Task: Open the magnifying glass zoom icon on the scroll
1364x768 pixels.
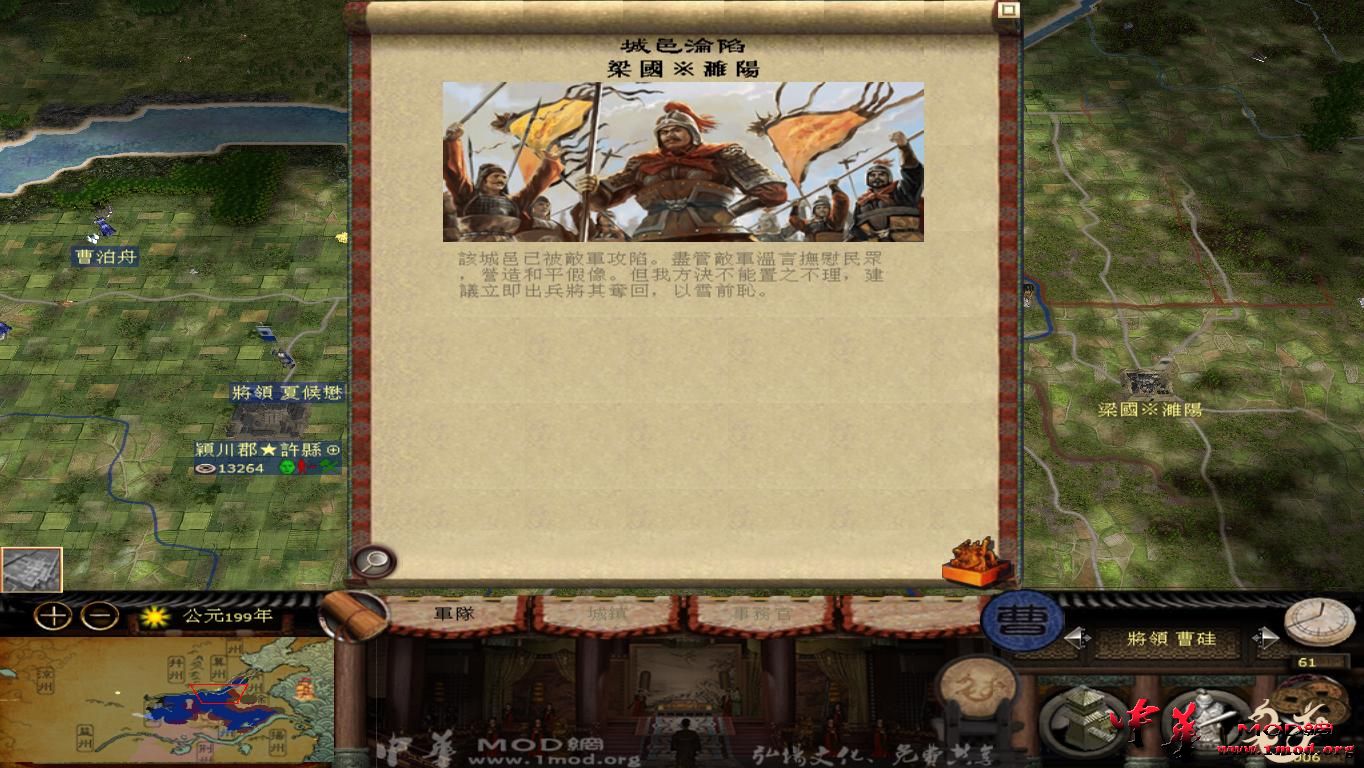Action: coord(373,559)
